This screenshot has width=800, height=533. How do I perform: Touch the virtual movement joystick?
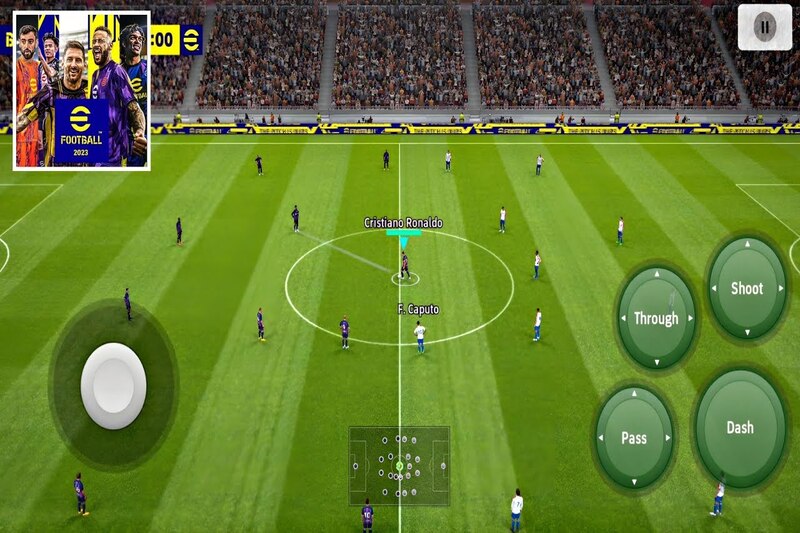113,386
